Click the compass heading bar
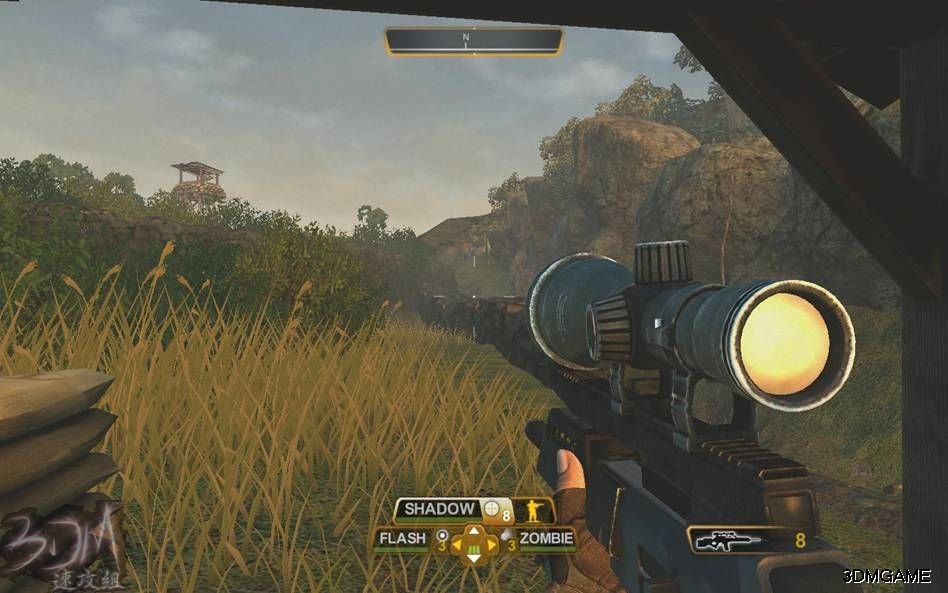Image resolution: width=948 pixels, height=593 pixels. point(473,41)
